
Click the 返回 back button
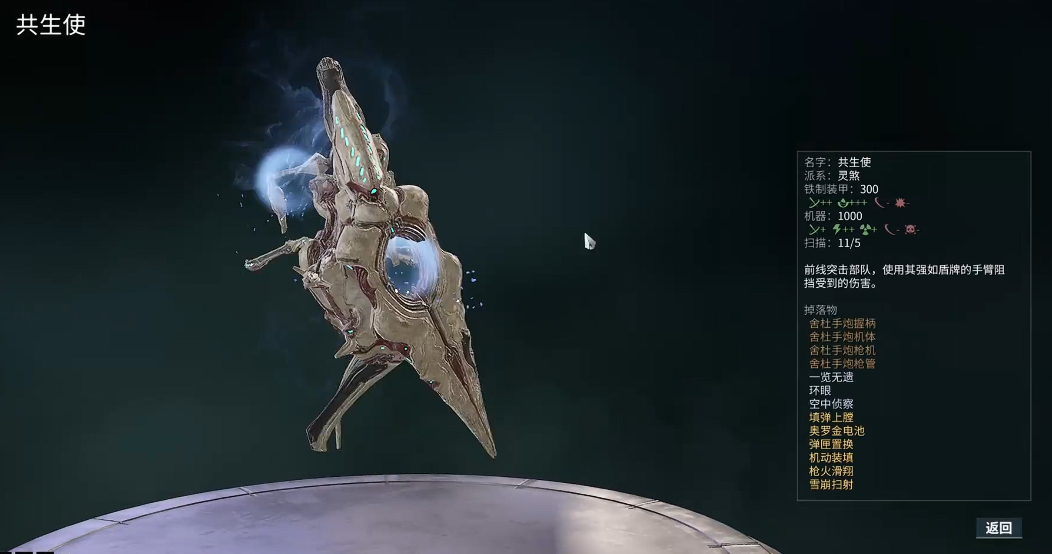998,528
